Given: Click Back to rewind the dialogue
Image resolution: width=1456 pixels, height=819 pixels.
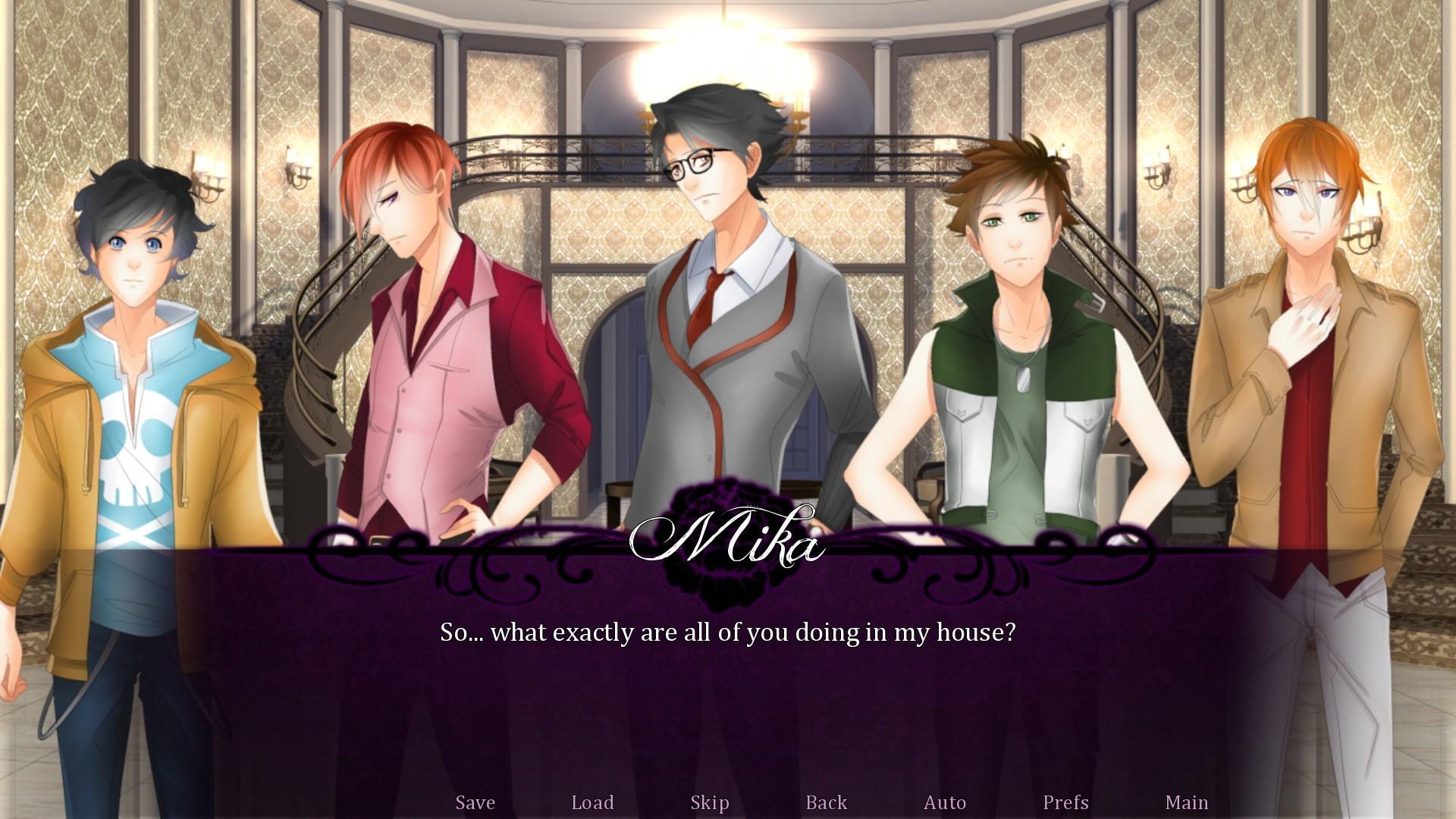Looking at the screenshot, I should point(826,802).
